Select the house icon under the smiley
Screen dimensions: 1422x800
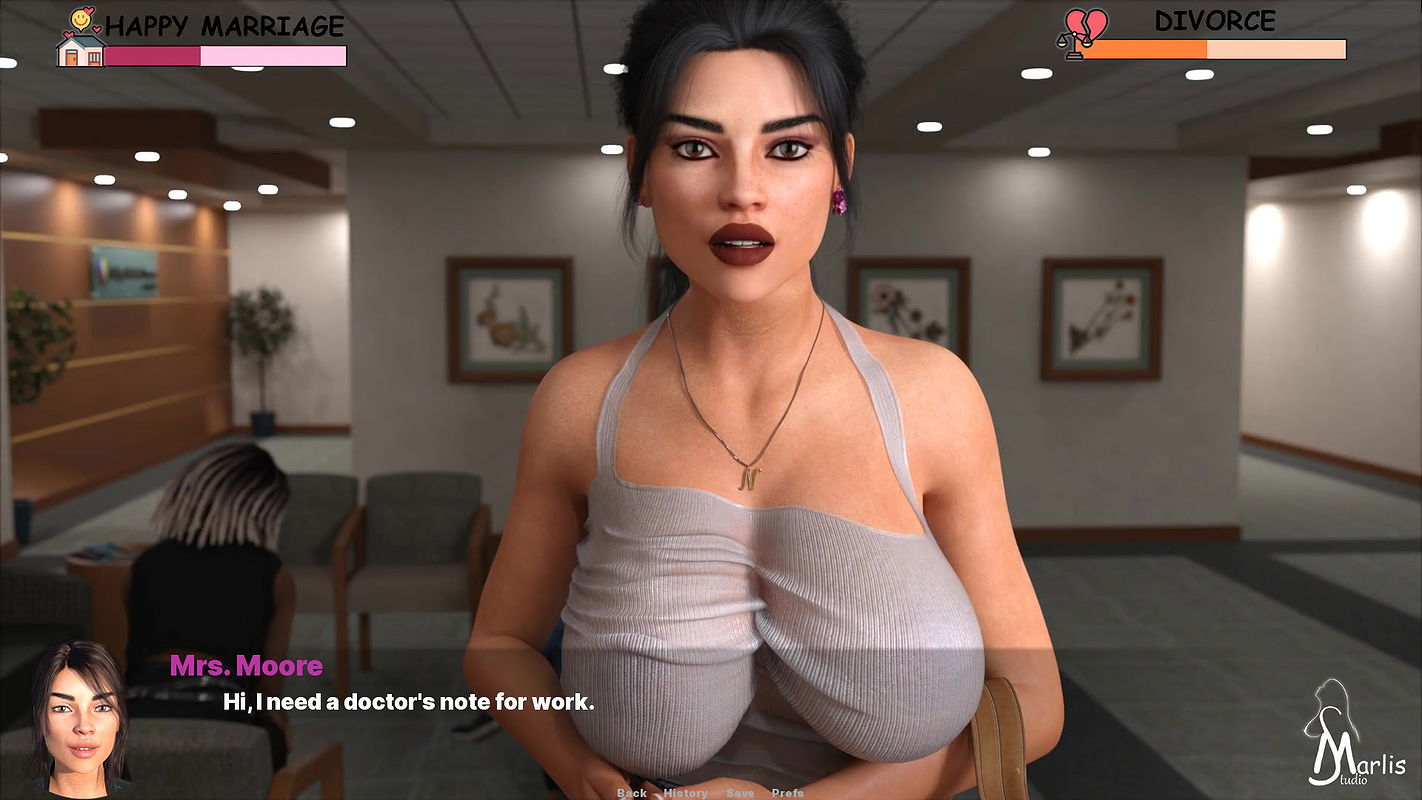pyautogui.click(x=80, y=52)
